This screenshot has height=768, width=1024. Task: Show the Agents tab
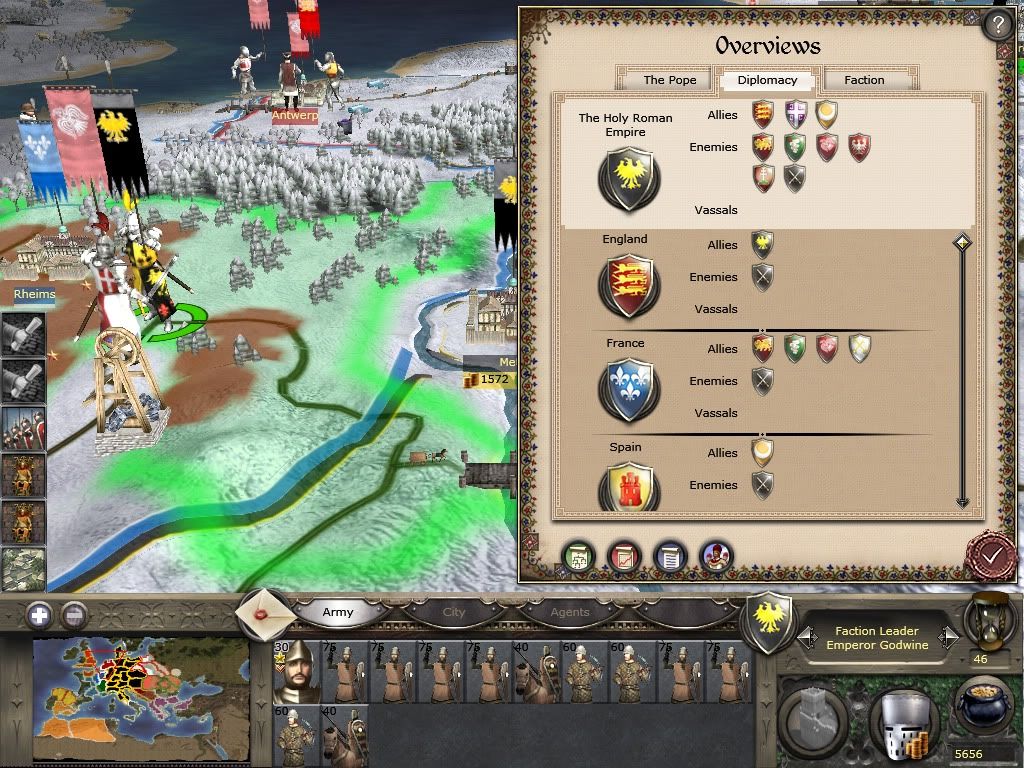click(570, 612)
